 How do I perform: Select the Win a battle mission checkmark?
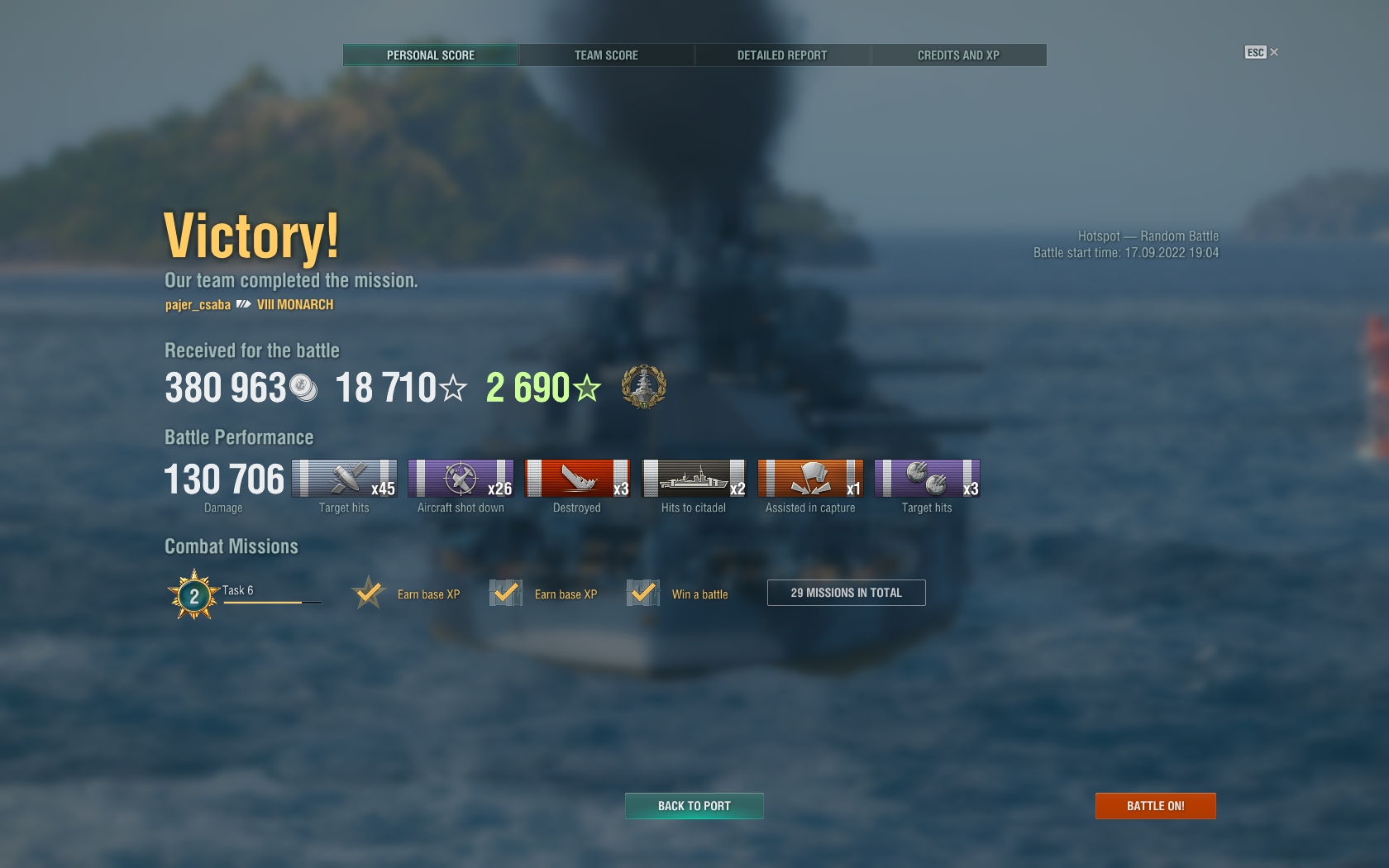click(x=642, y=594)
